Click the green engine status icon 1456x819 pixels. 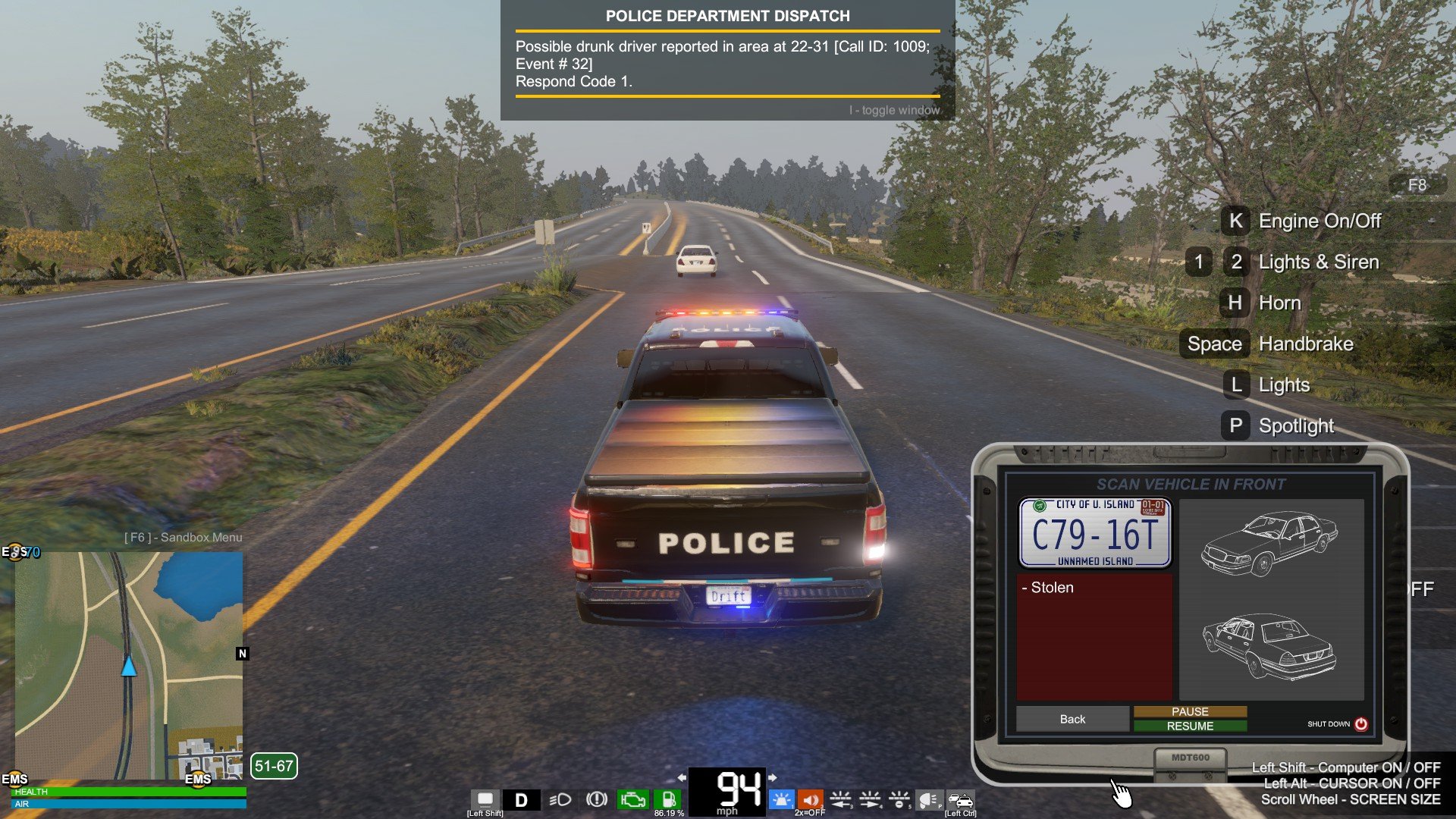[x=632, y=799]
